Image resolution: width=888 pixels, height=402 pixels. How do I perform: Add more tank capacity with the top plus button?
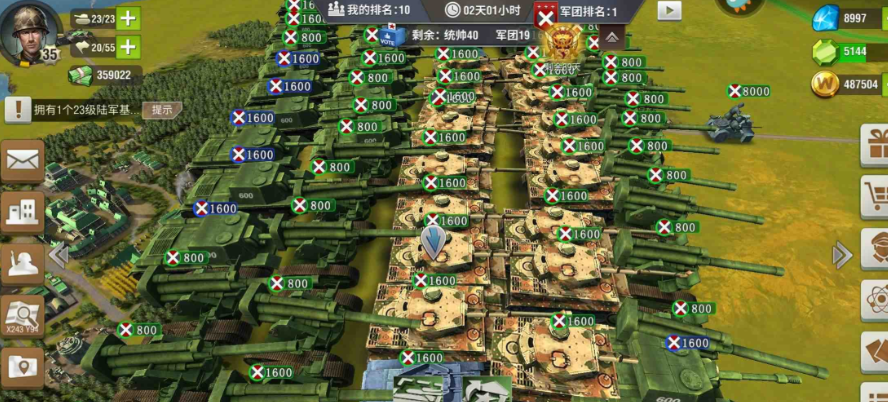[128, 18]
